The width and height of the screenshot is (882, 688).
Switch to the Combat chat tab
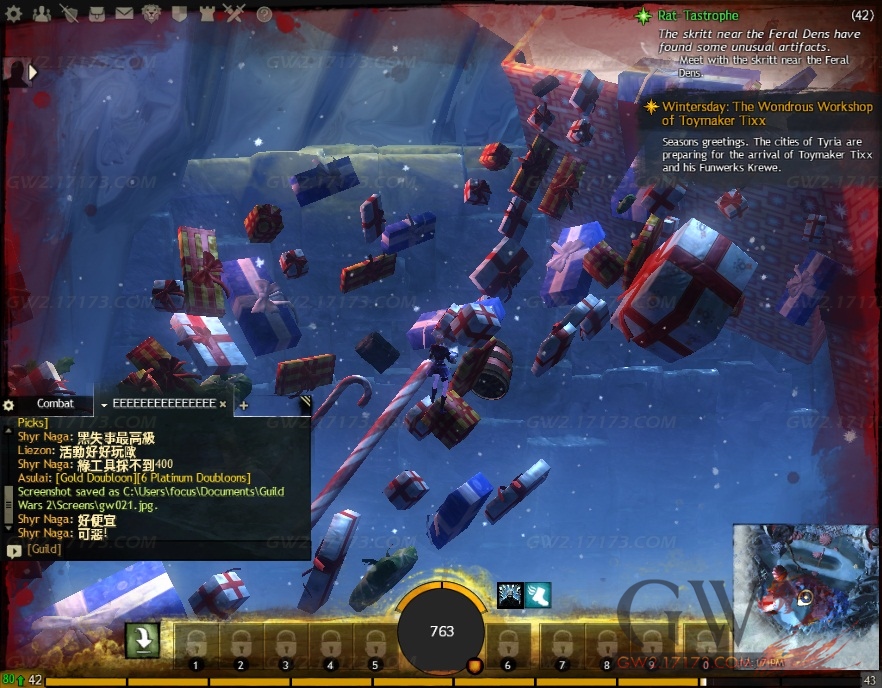pyautogui.click(x=56, y=404)
